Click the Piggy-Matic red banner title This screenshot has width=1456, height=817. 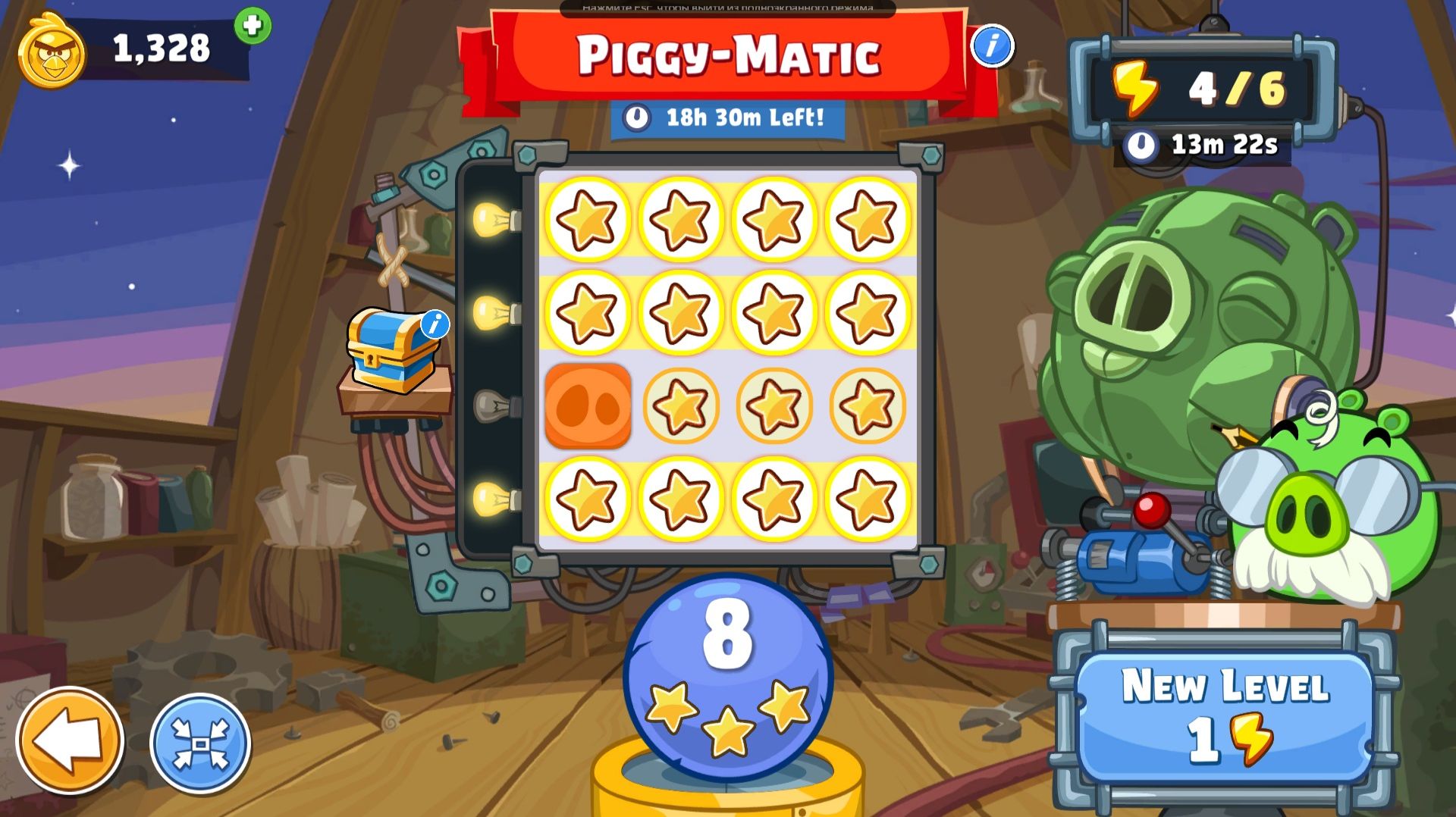coord(728,55)
